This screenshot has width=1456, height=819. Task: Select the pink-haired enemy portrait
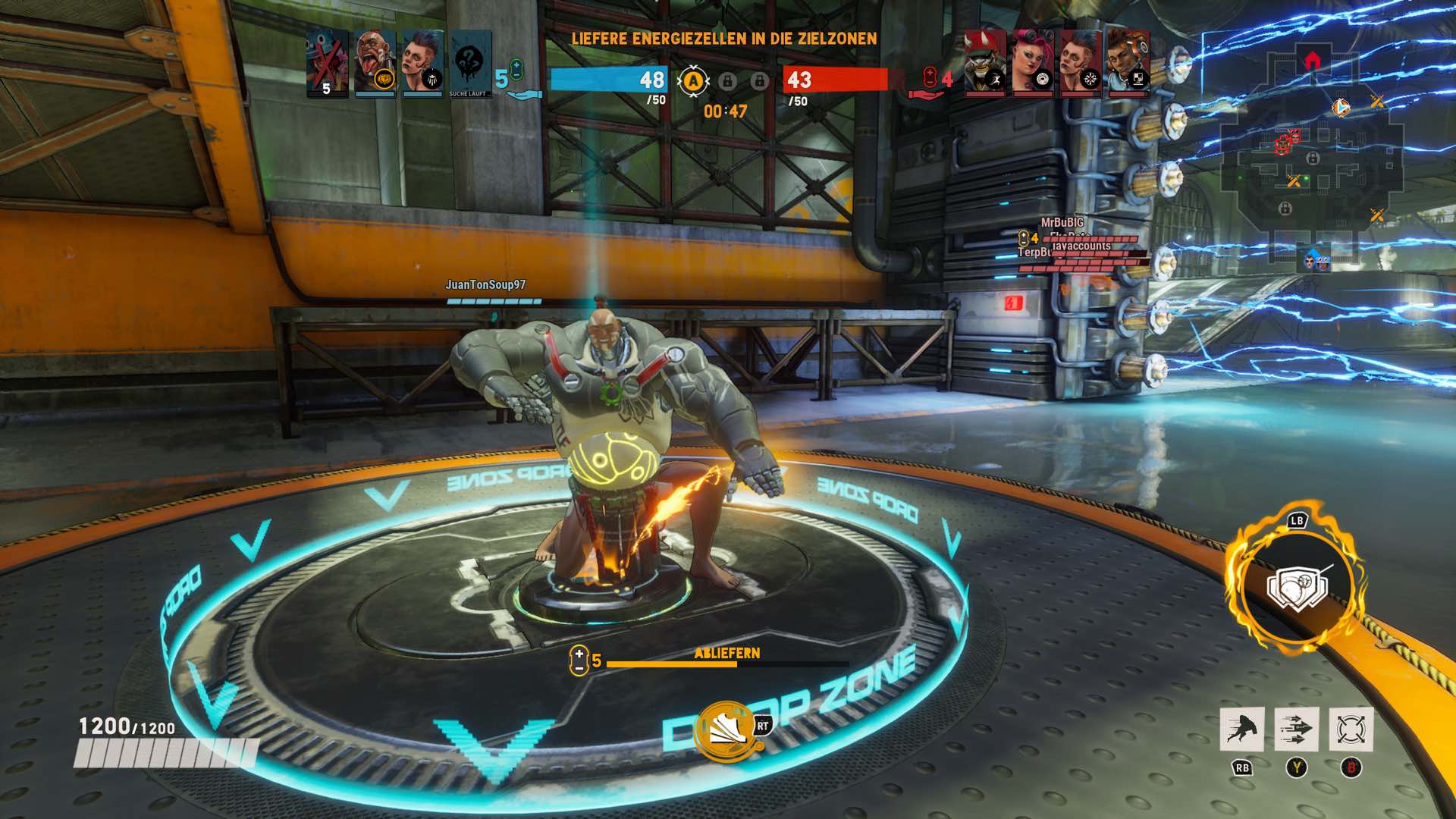pyautogui.click(x=1032, y=64)
